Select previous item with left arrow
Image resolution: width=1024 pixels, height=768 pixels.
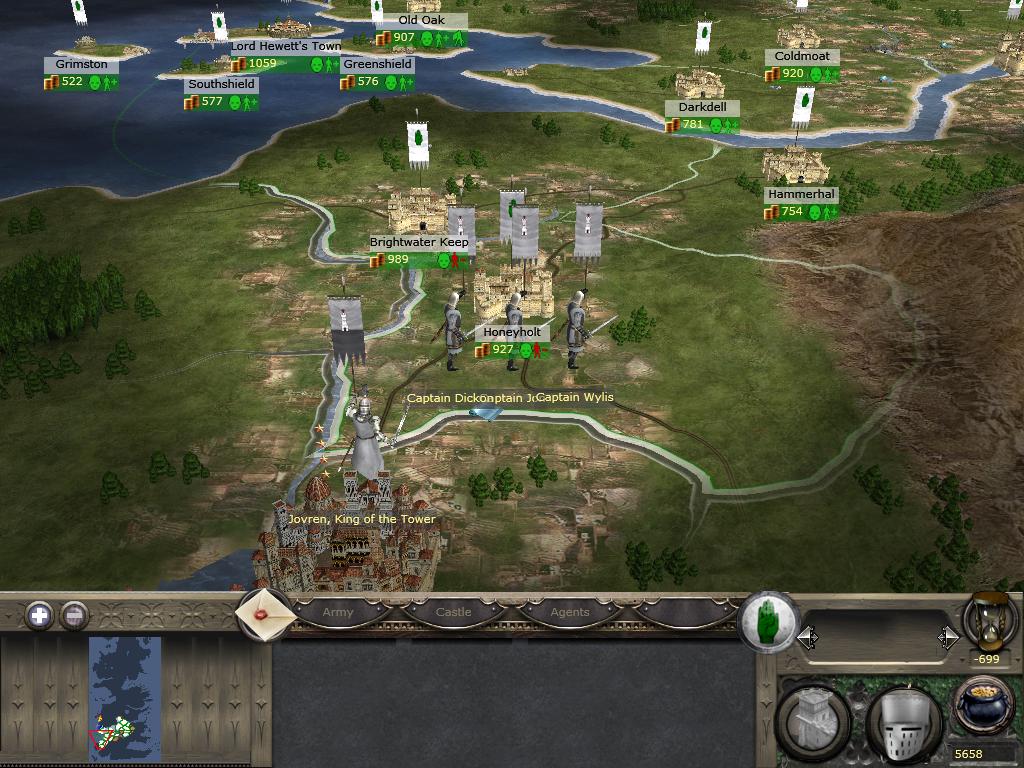(807, 637)
